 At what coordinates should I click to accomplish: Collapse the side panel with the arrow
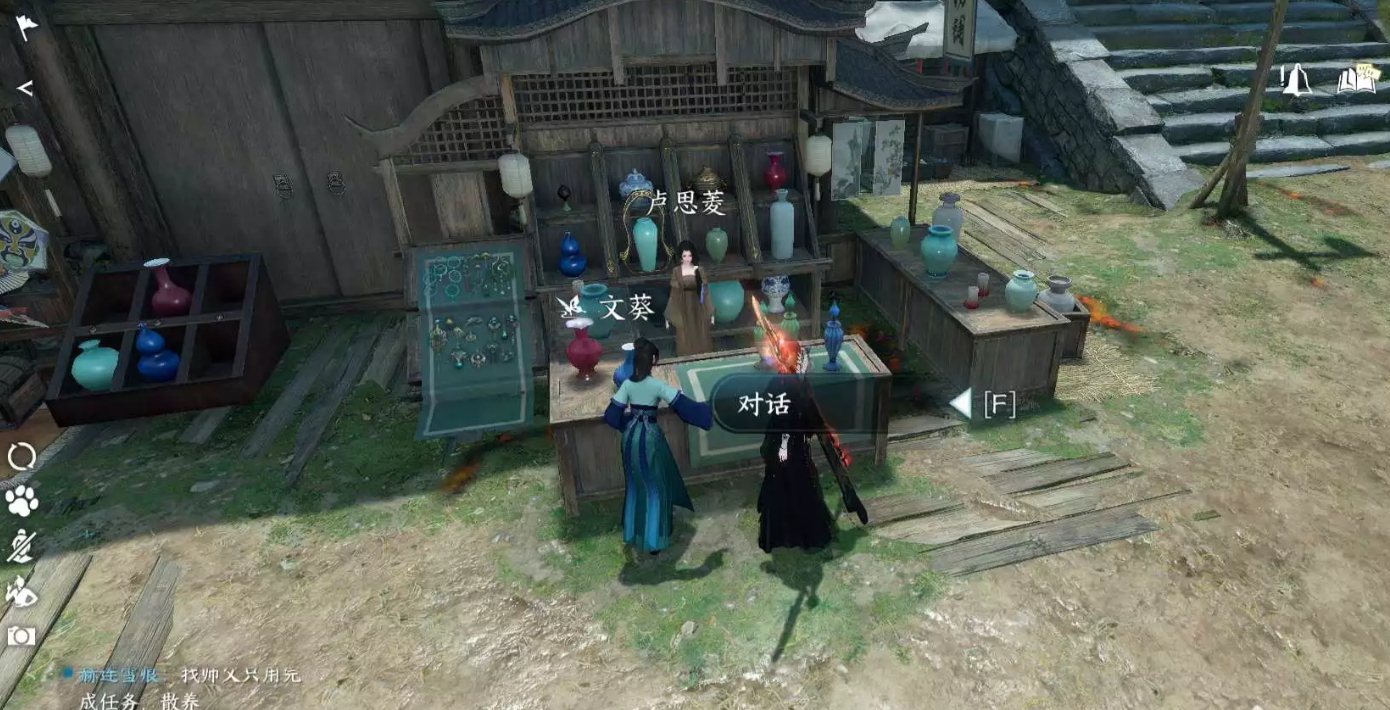tap(25, 88)
